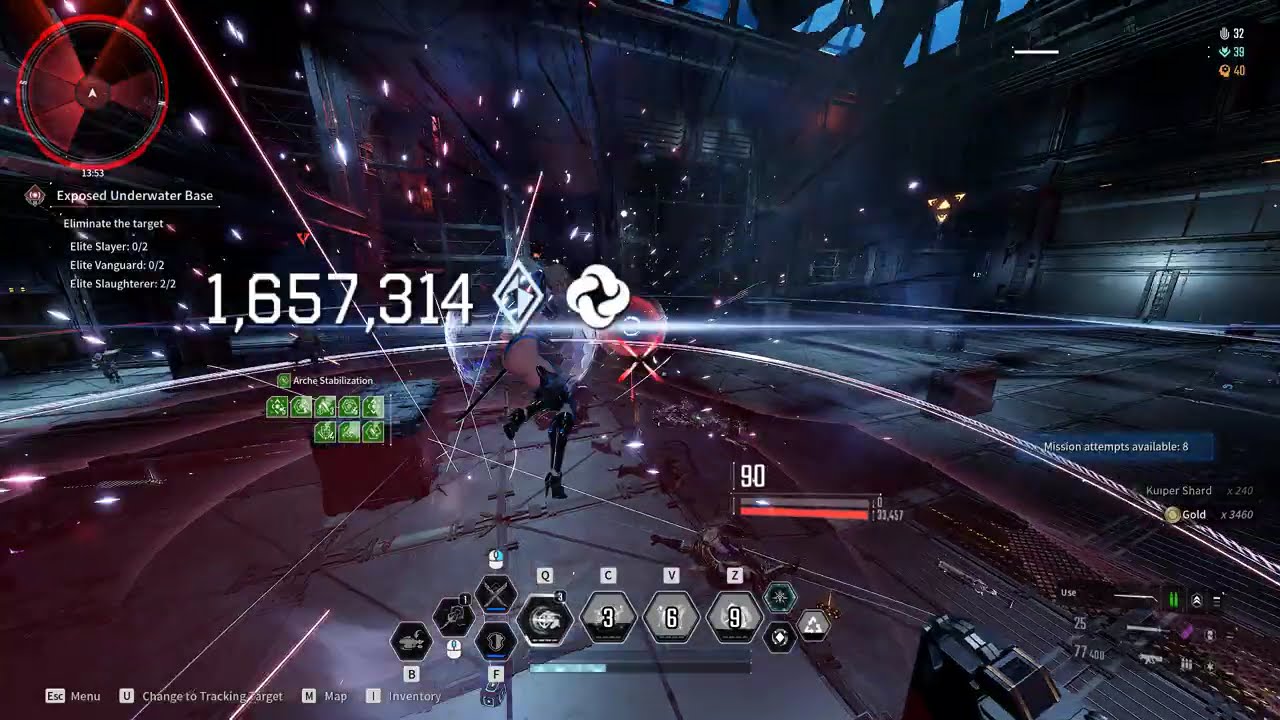The width and height of the screenshot is (1280, 720).
Task: Select the skill on cooldown showing 3
Action: pos(608,618)
